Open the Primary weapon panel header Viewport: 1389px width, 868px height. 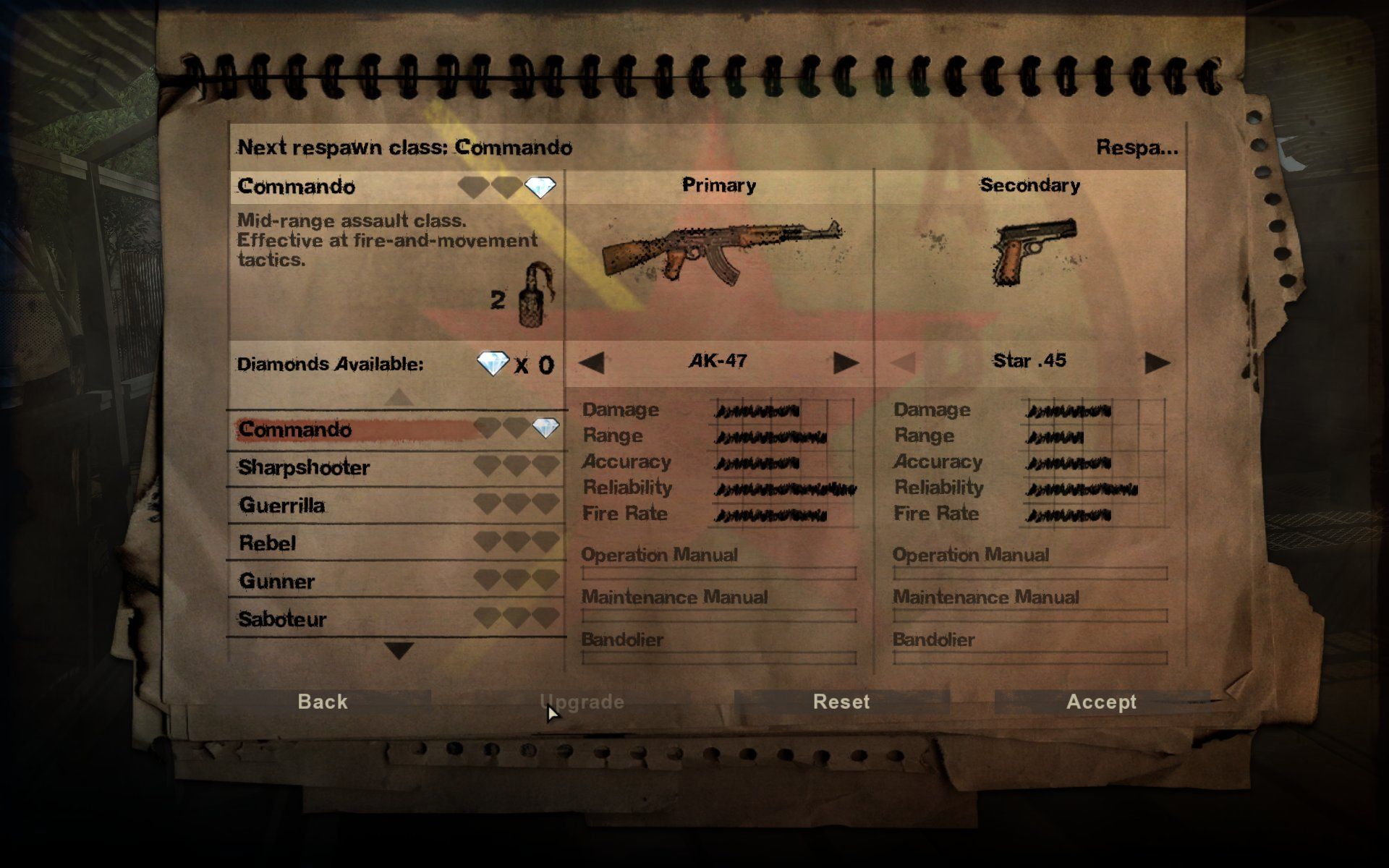coord(720,184)
